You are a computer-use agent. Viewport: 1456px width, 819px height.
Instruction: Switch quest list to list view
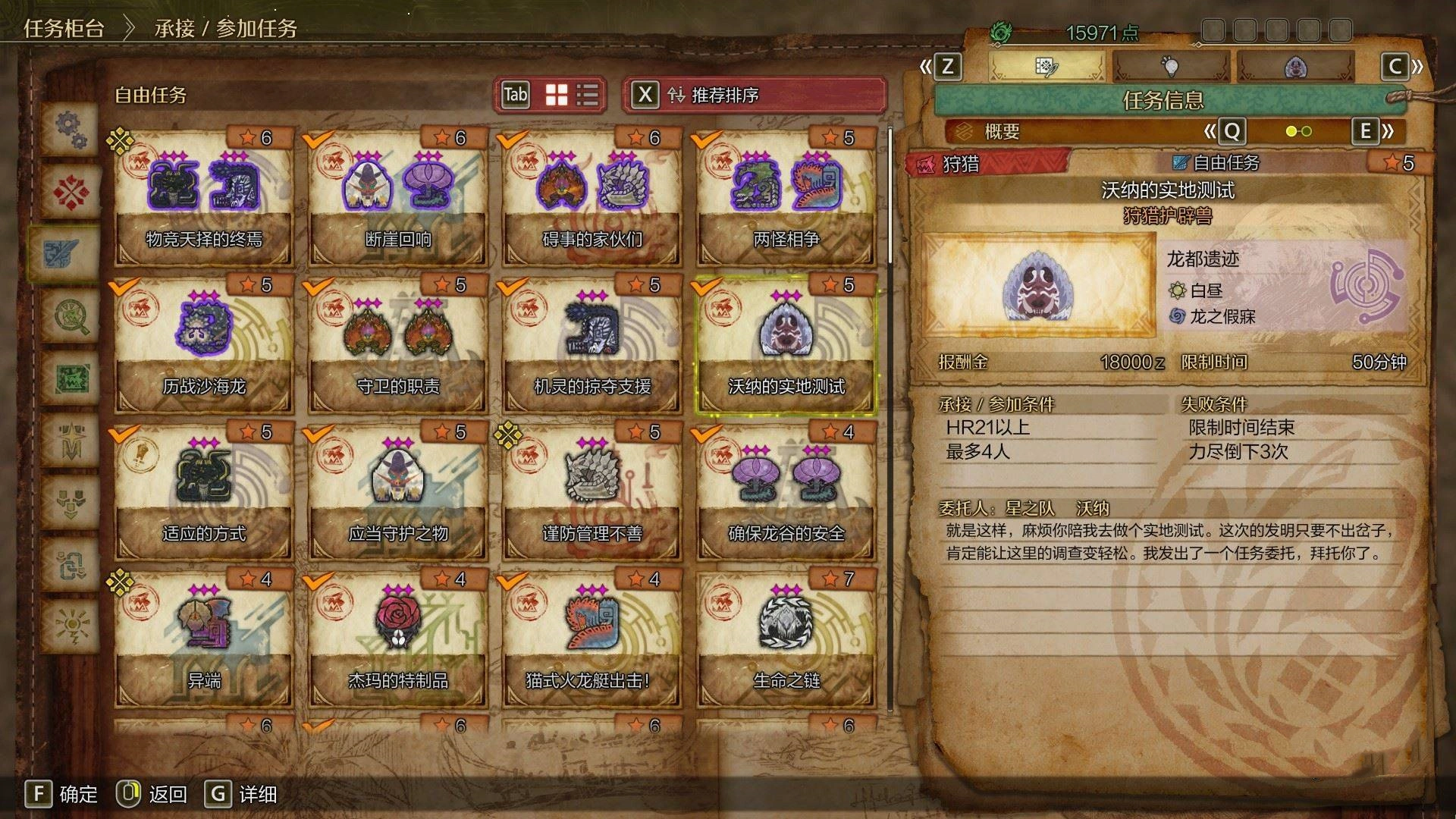pos(588,95)
